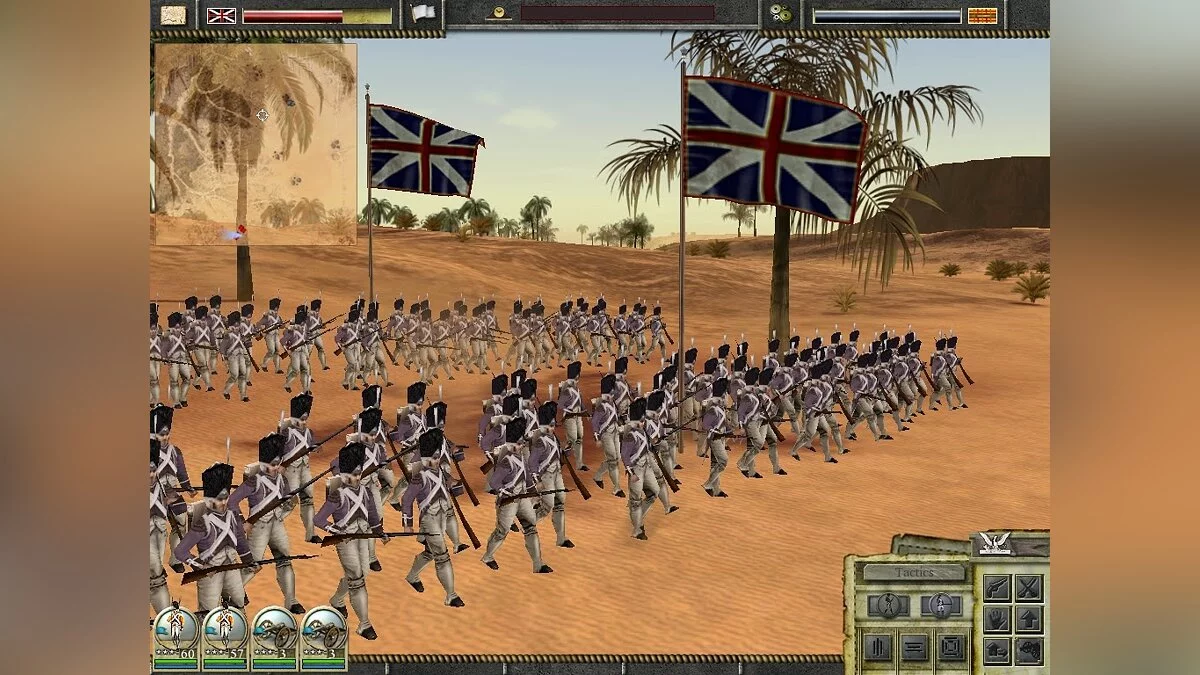Click the British flag icon in top bar
Image resolution: width=1200 pixels, height=675 pixels.
tap(221, 15)
